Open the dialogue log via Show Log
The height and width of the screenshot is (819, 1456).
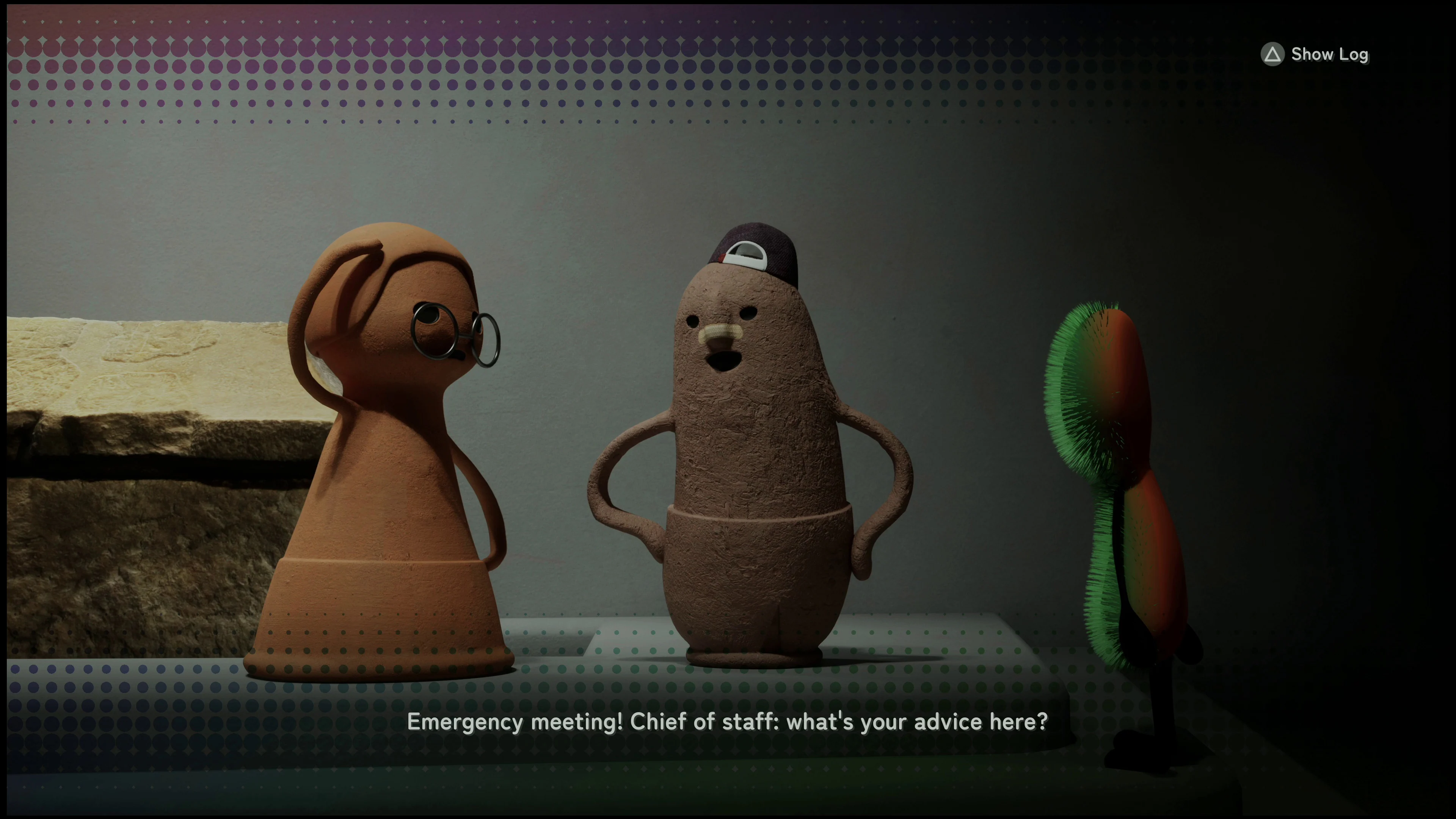[x=1328, y=54]
